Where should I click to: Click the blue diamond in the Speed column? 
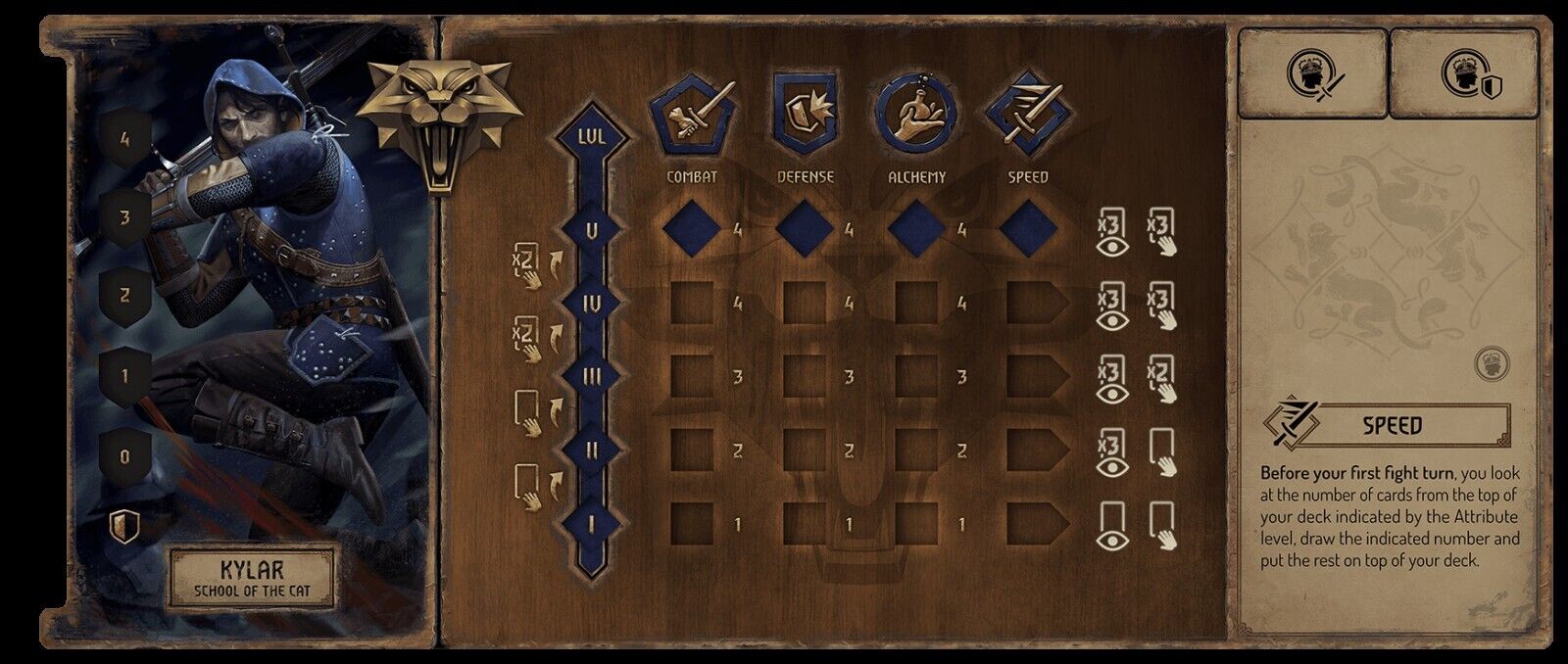pos(1028,231)
